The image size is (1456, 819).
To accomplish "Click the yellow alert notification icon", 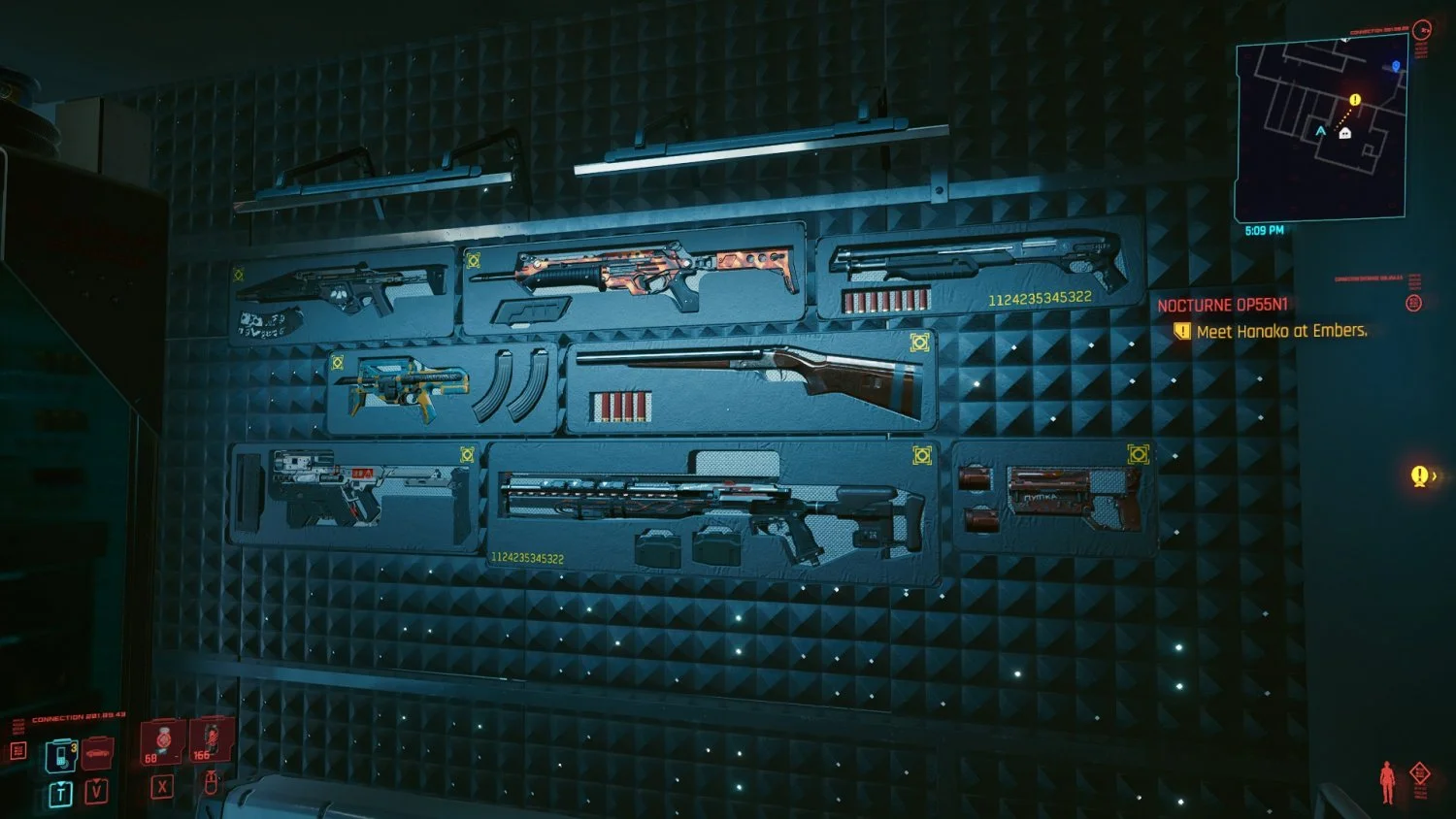I will [1420, 475].
